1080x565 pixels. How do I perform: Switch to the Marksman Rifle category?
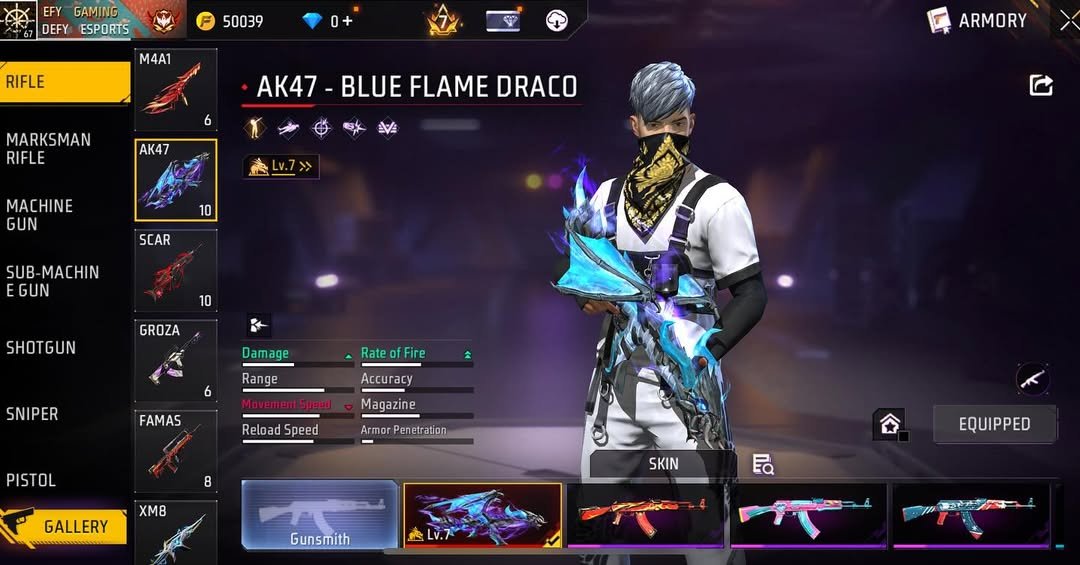pos(48,148)
